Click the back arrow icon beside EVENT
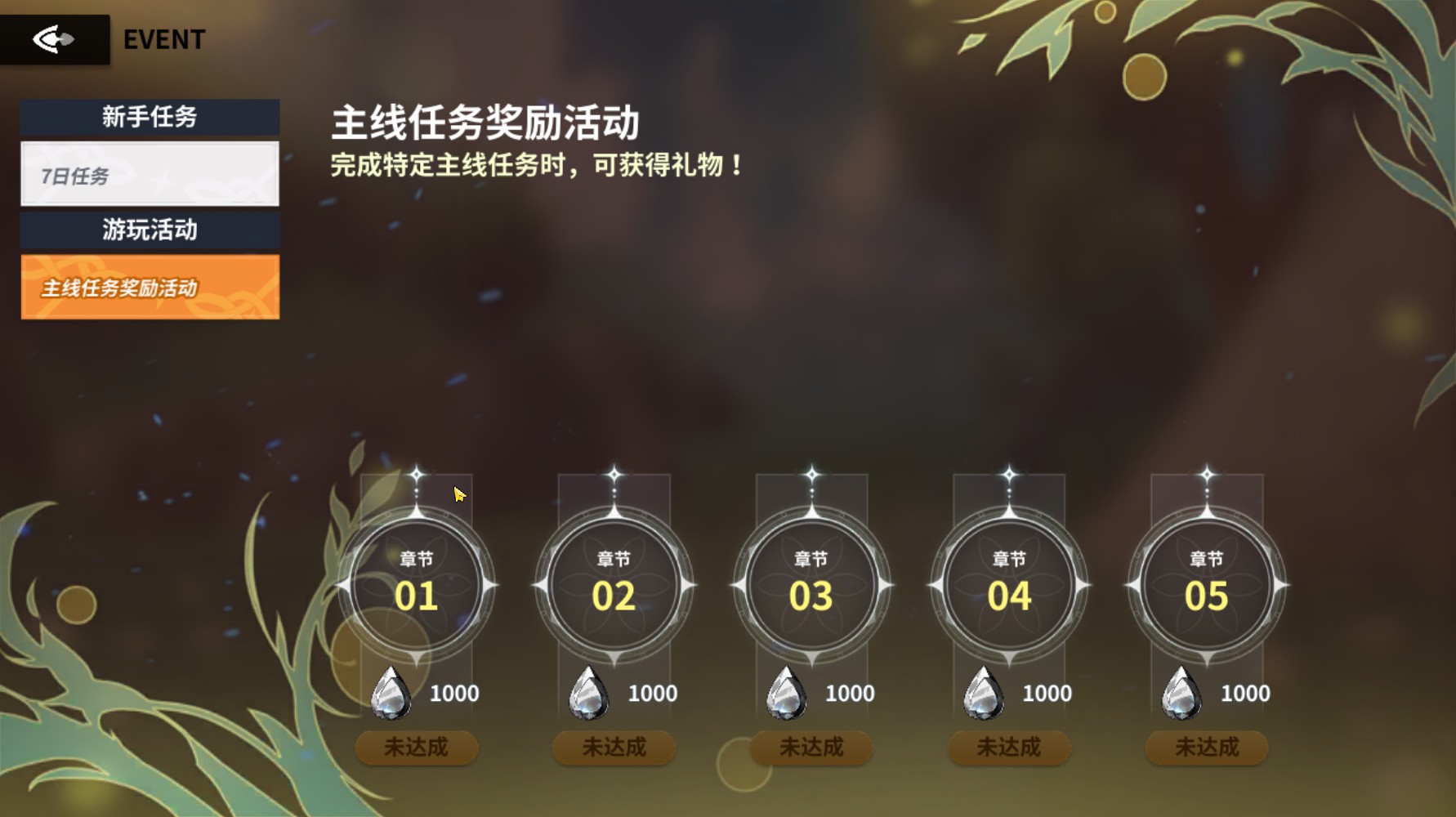1456x817 pixels. pyautogui.click(x=53, y=37)
